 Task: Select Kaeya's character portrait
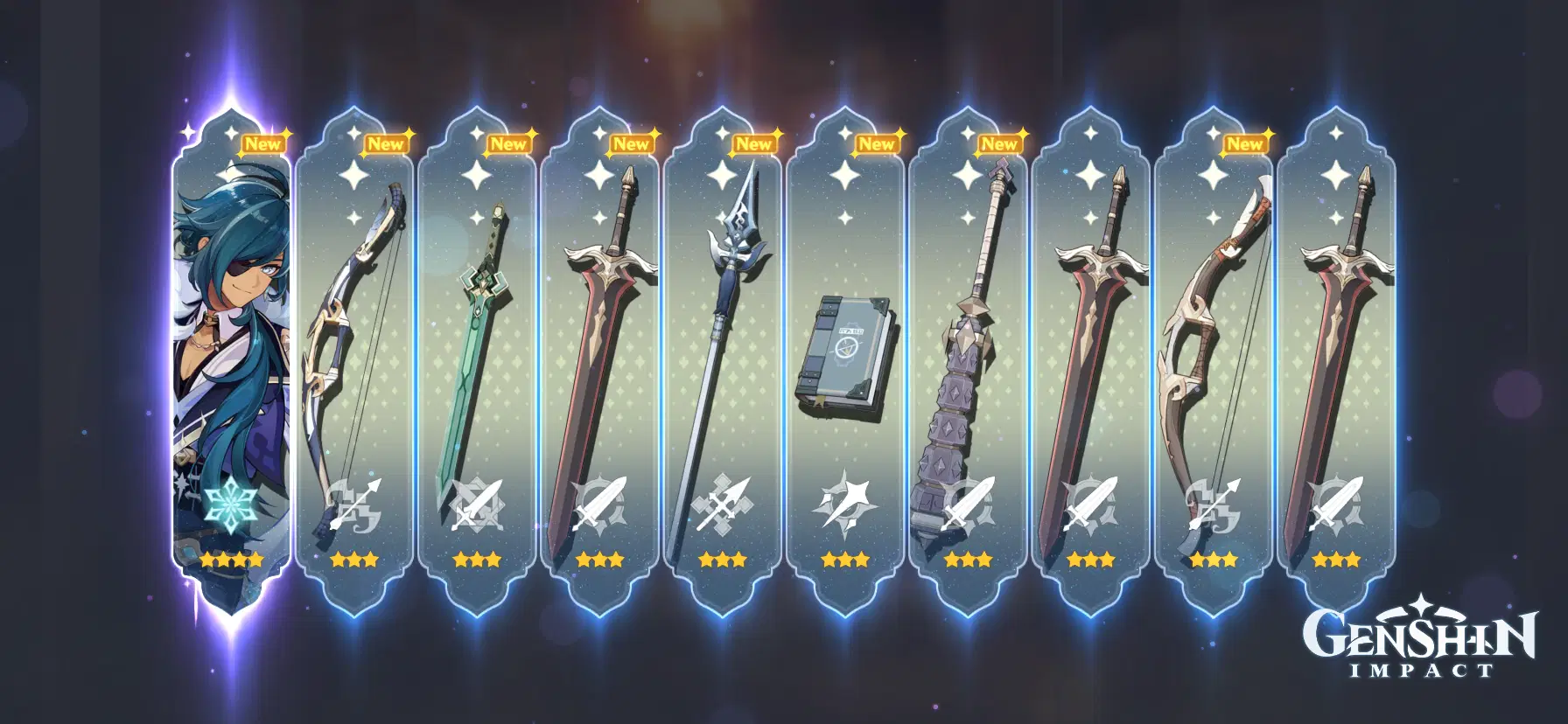click(232, 350)
